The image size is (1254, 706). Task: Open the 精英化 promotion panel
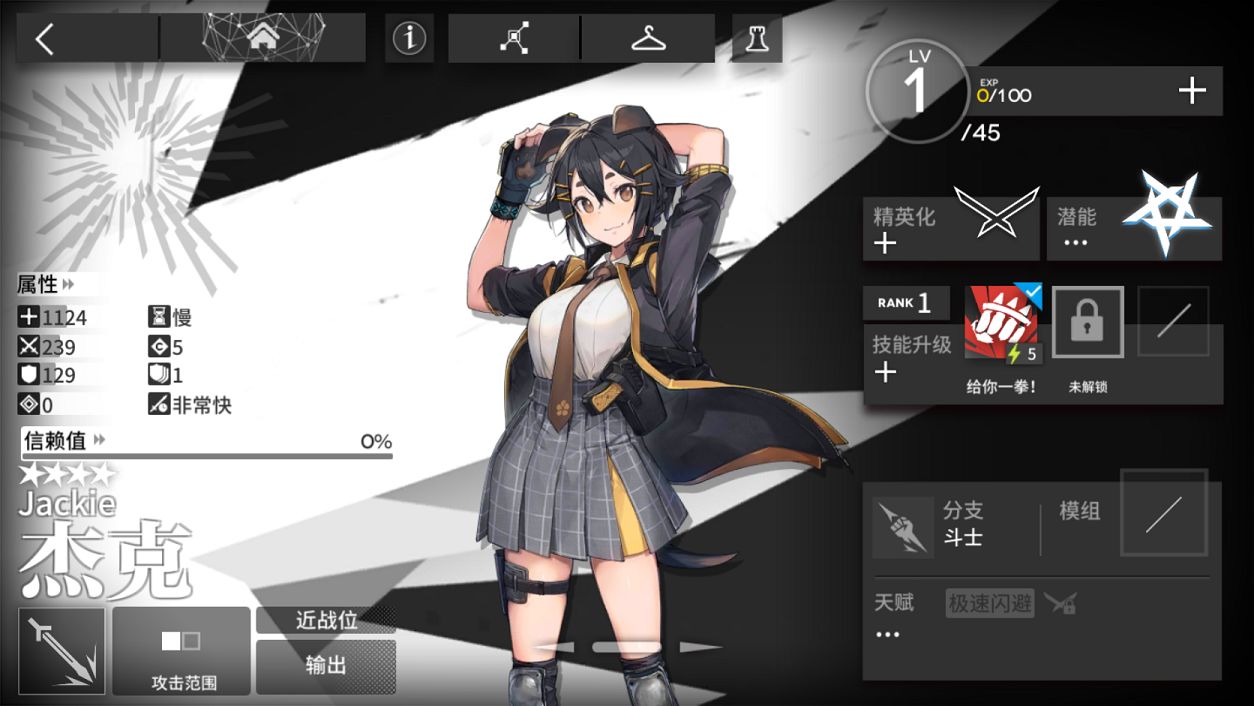click(950, 228)
